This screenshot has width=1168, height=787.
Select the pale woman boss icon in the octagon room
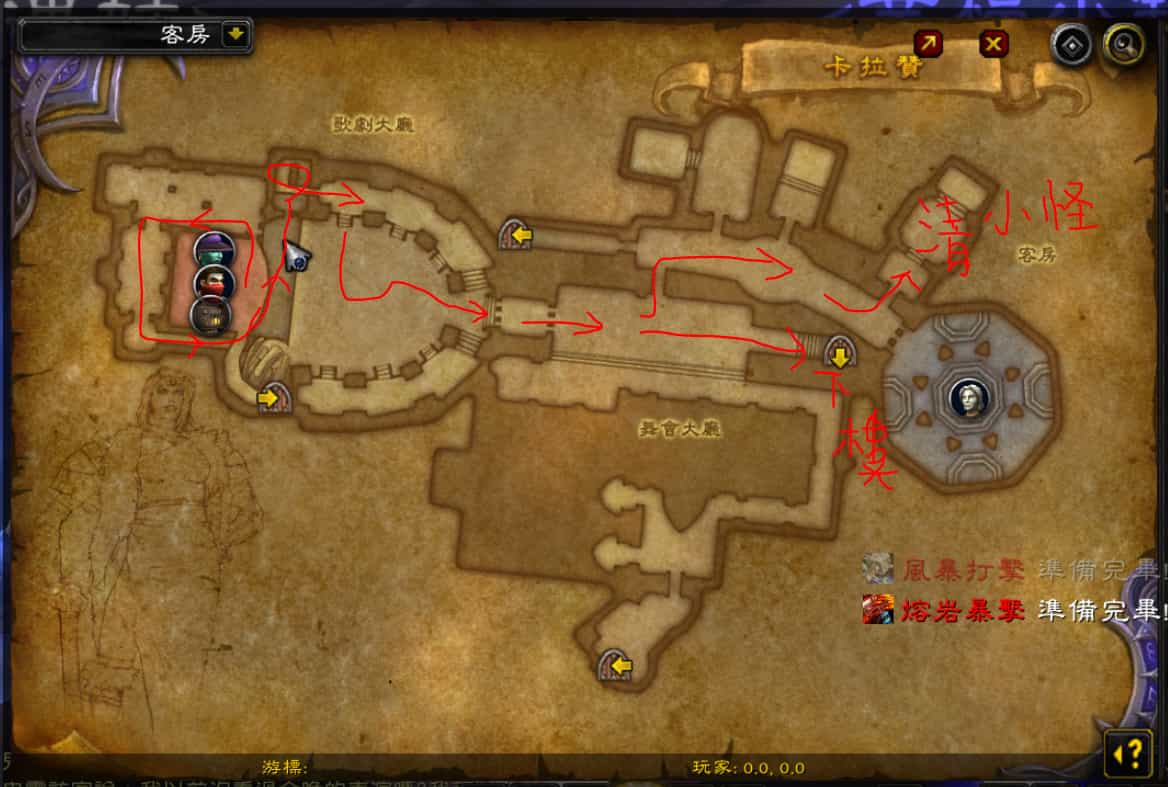(967, 397)
